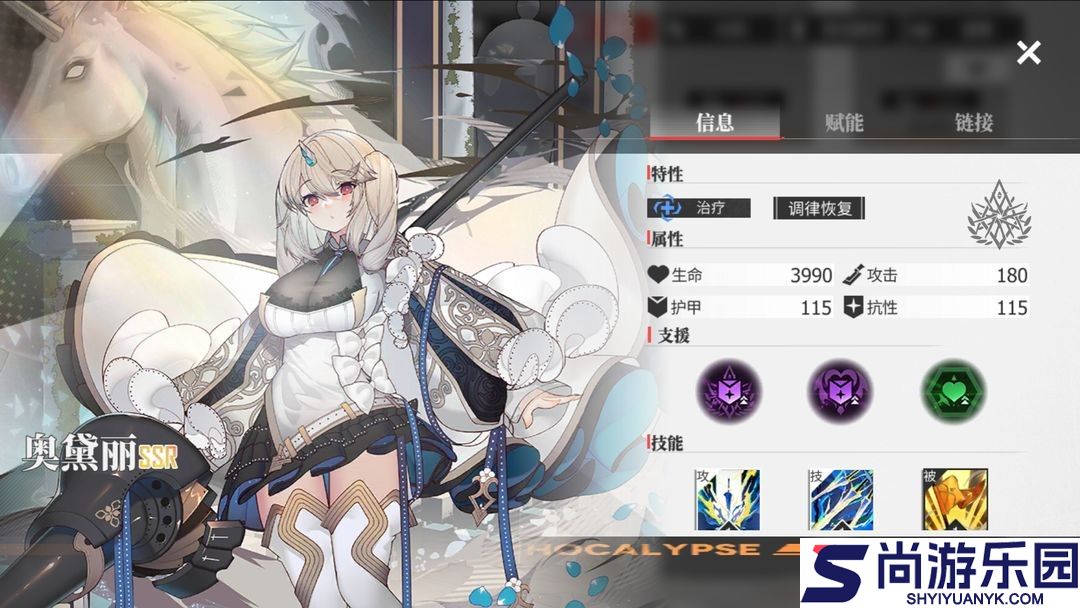The height and width of the screenshot is (608, 1080).
Task: Close the character info panel
Action: click(1028, 53)
